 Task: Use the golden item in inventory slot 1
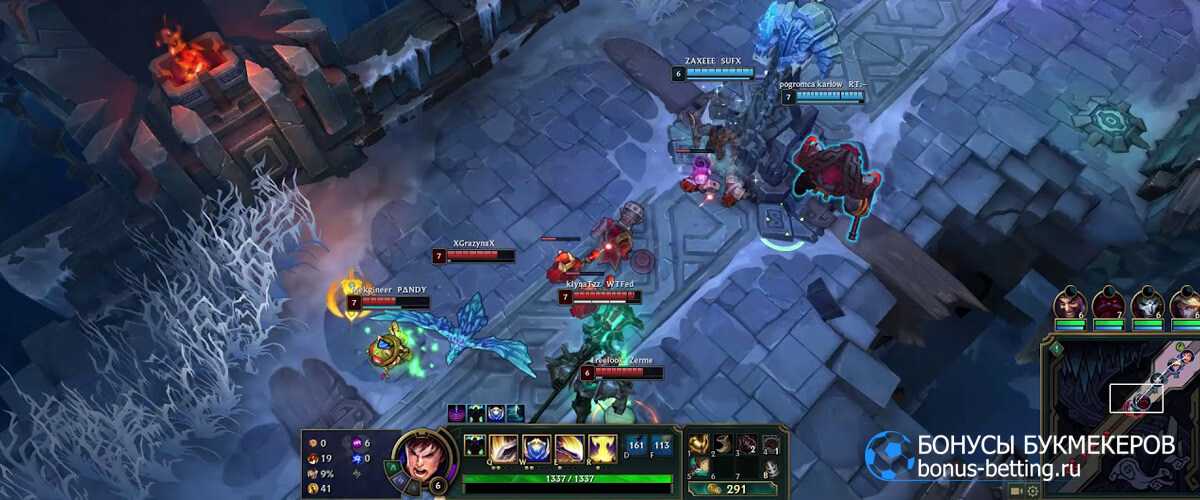[700, 443]
